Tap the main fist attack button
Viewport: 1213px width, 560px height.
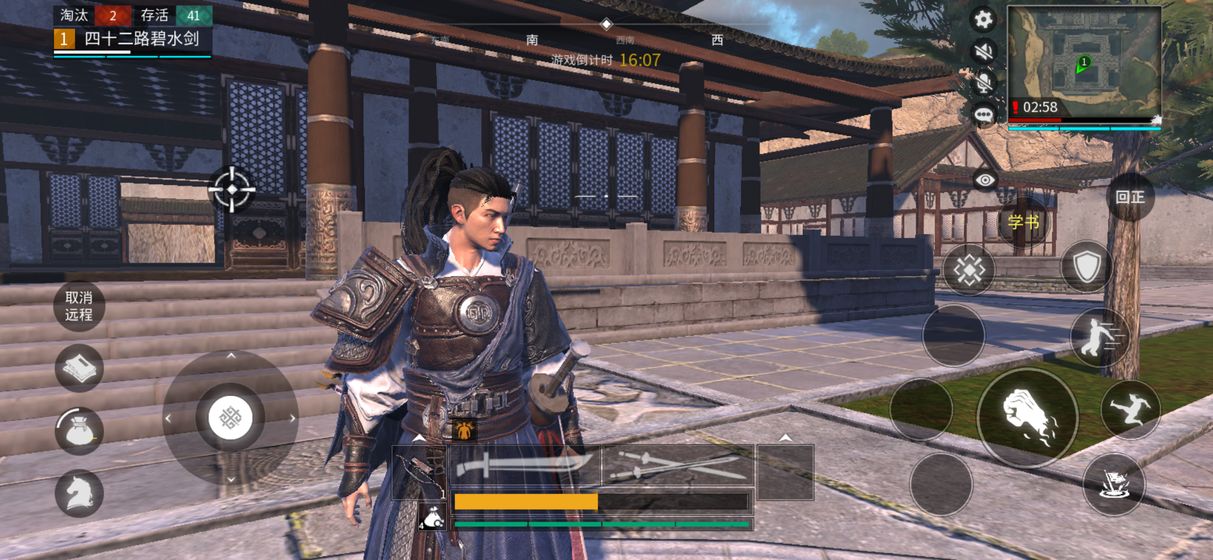click(x=1027, y=417)
